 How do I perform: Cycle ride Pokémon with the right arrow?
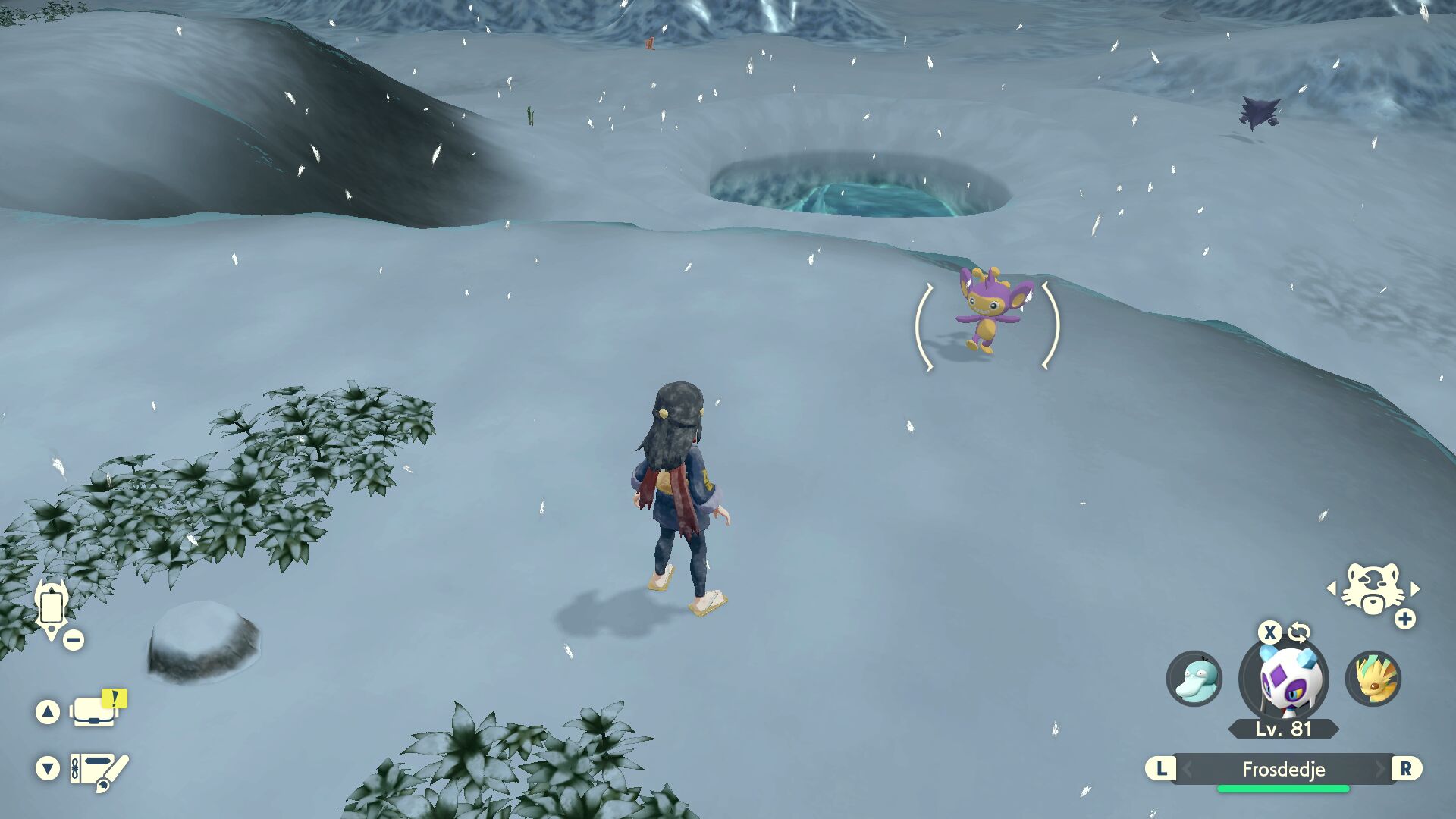point(1415,588)
